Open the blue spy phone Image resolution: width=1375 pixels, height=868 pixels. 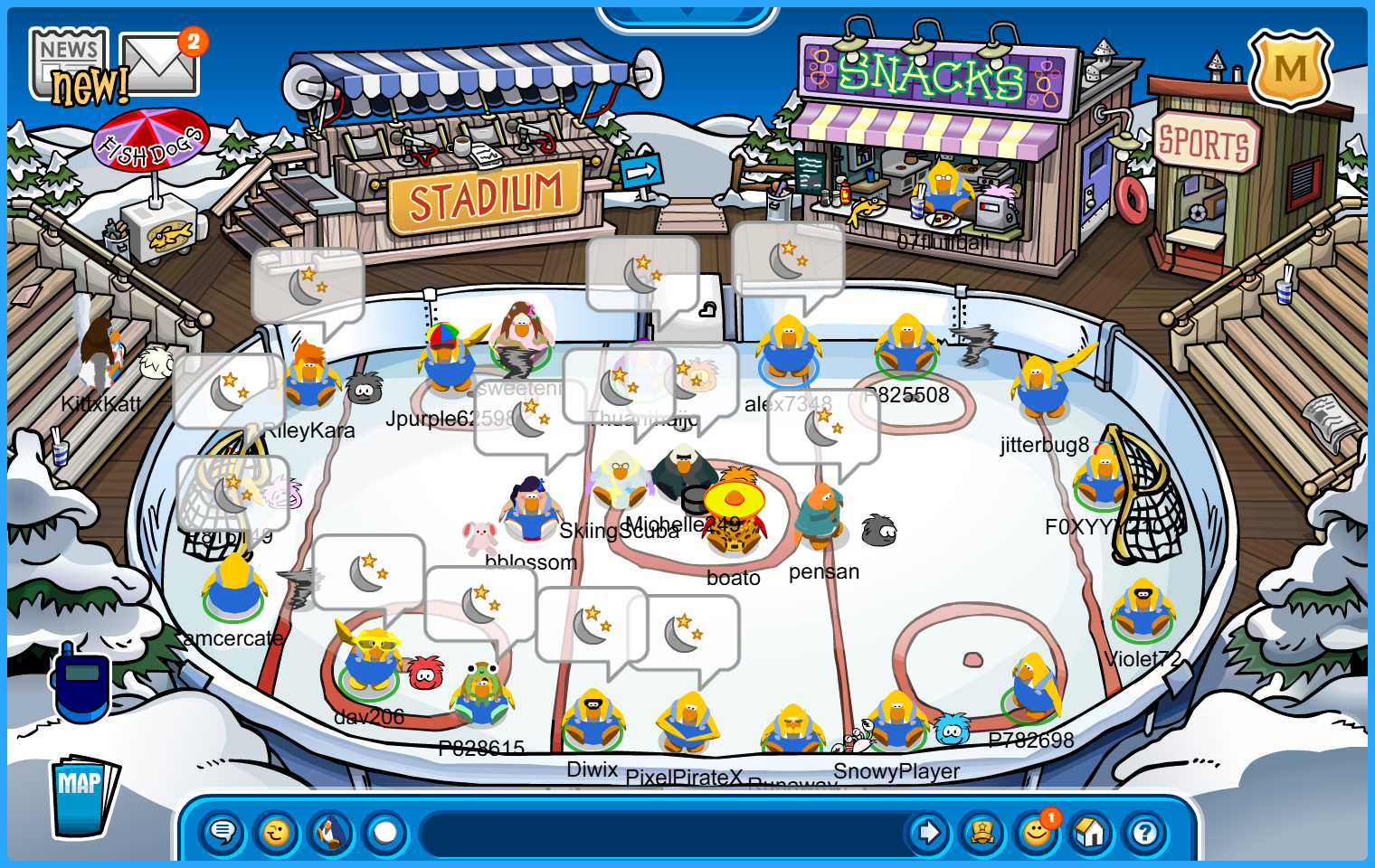(81, 683)
